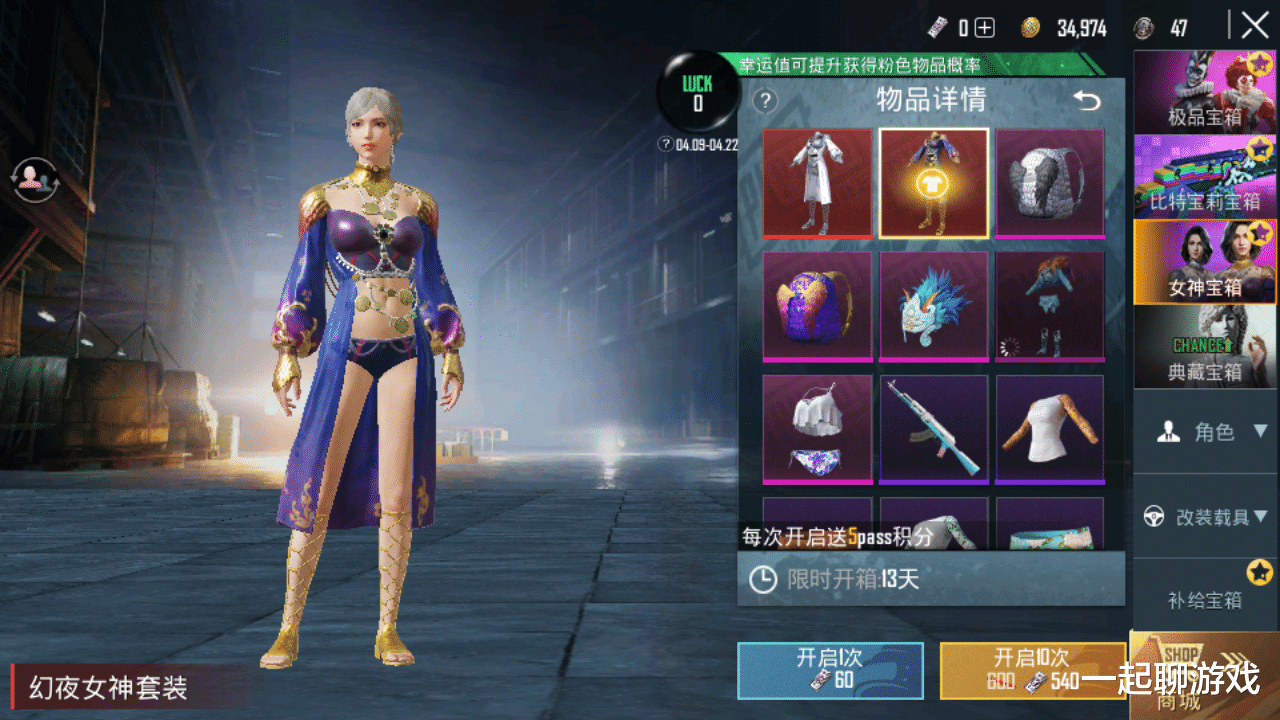Viewport: 1280px width, 720px height.
Task: Select the blue feathered helmet item
Action: (x=933, y=306)
